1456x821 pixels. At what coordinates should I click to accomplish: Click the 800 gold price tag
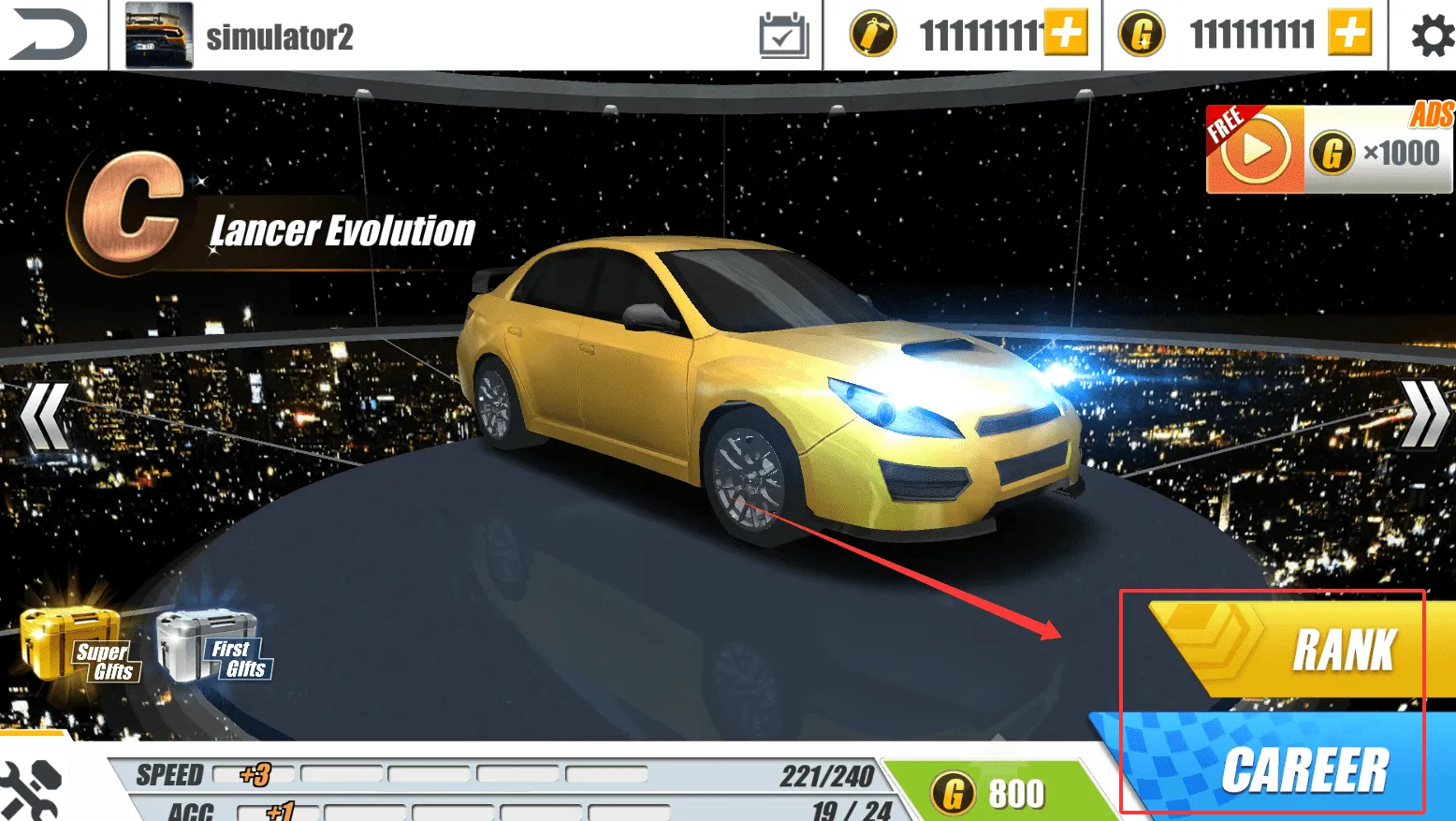coord(990,791)
